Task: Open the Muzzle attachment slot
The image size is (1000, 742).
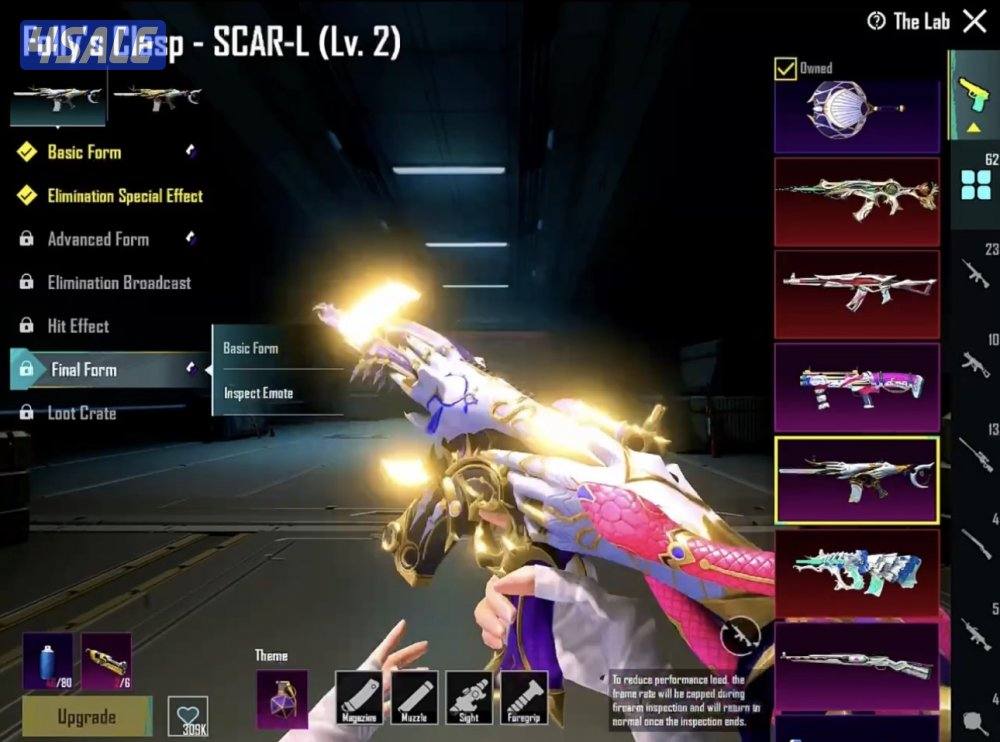Action: pyautogui.click(x=414, y=697)
